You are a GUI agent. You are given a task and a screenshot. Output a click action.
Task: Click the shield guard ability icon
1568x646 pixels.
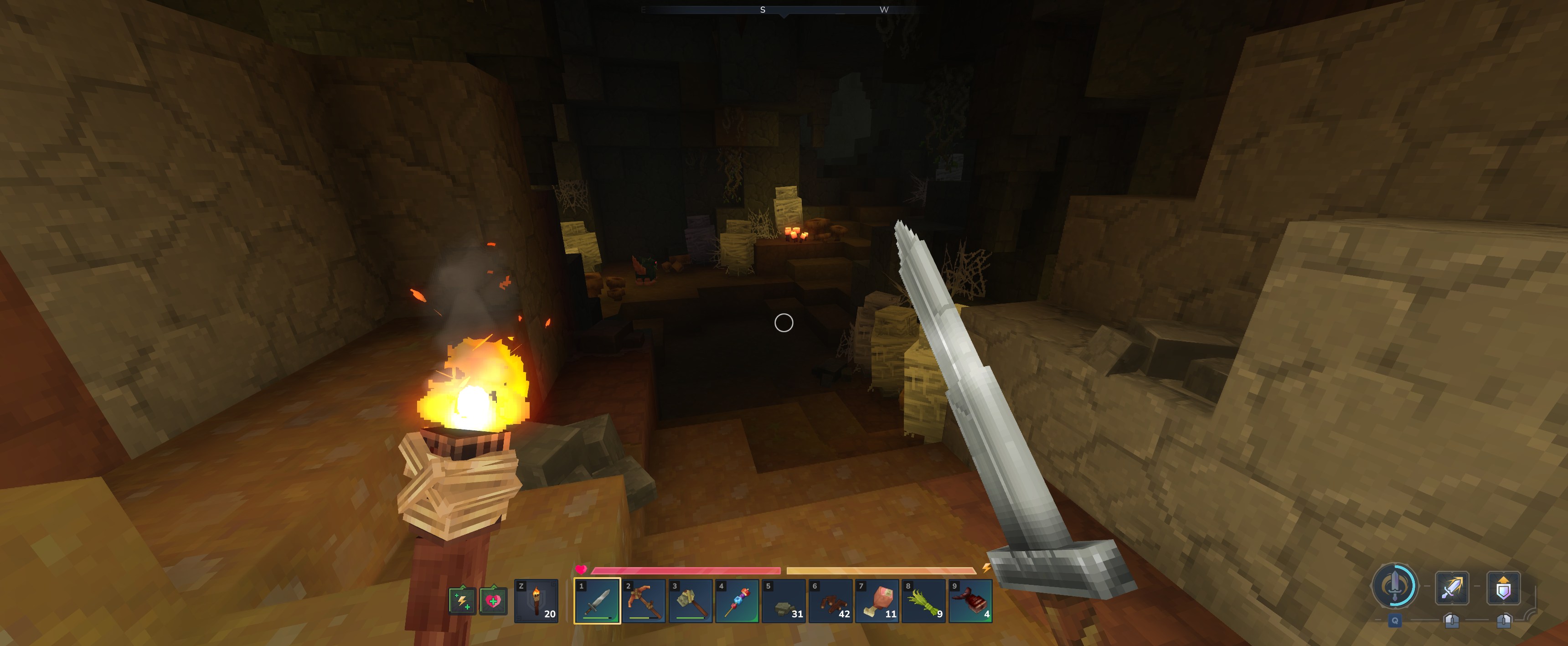click(1503, 588)
